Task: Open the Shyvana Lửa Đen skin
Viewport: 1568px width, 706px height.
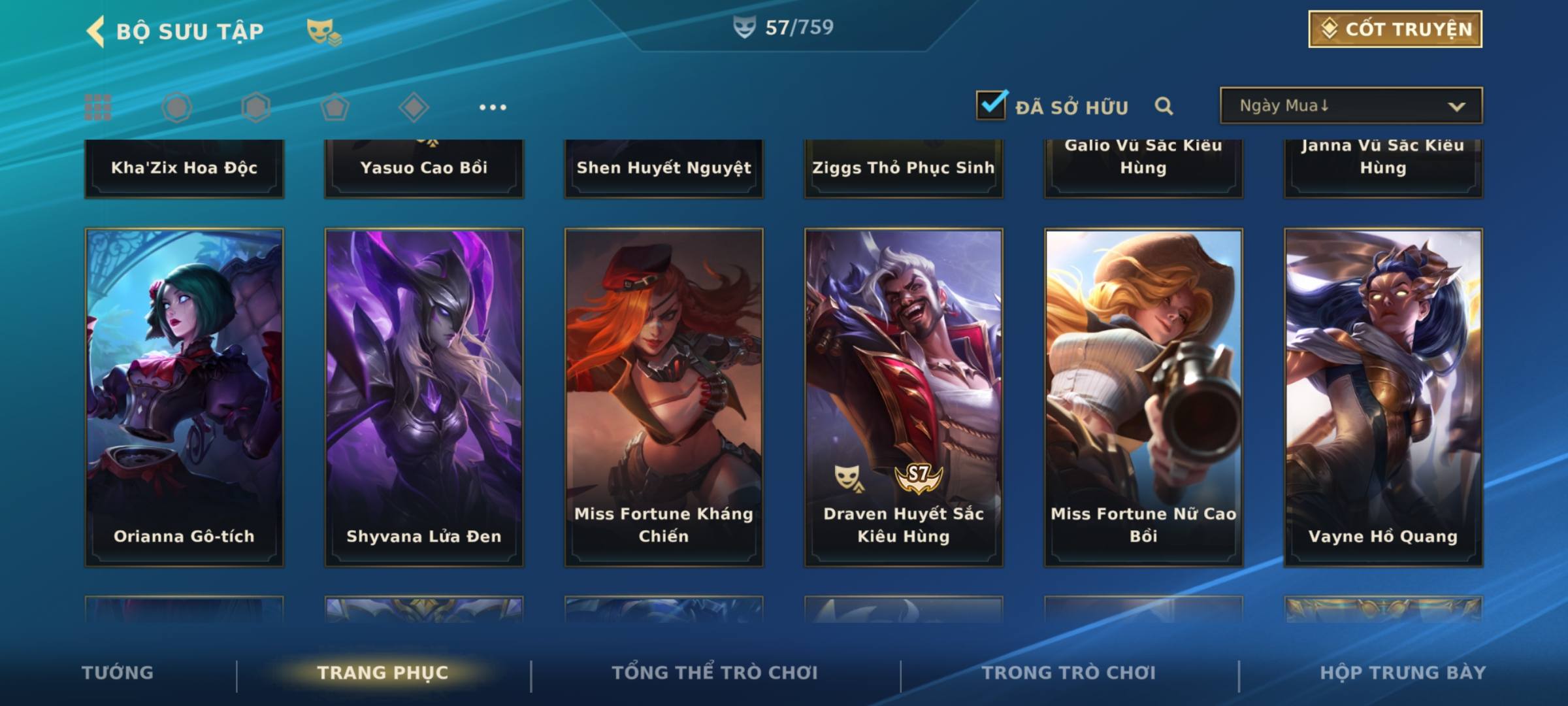Action: tap(424, 397)
